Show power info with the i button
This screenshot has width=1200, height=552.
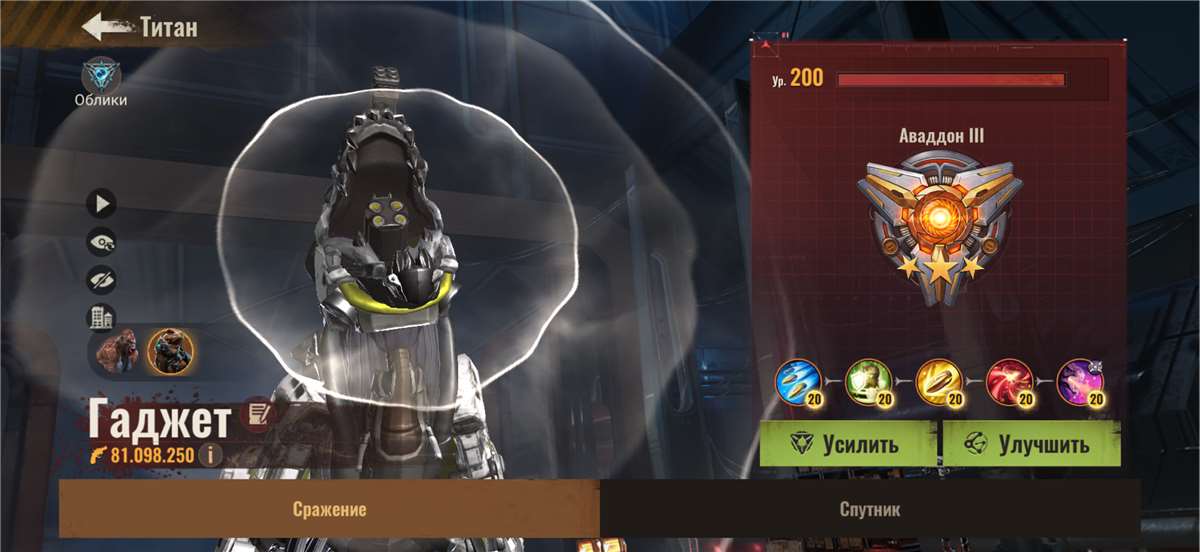[209, 455]
